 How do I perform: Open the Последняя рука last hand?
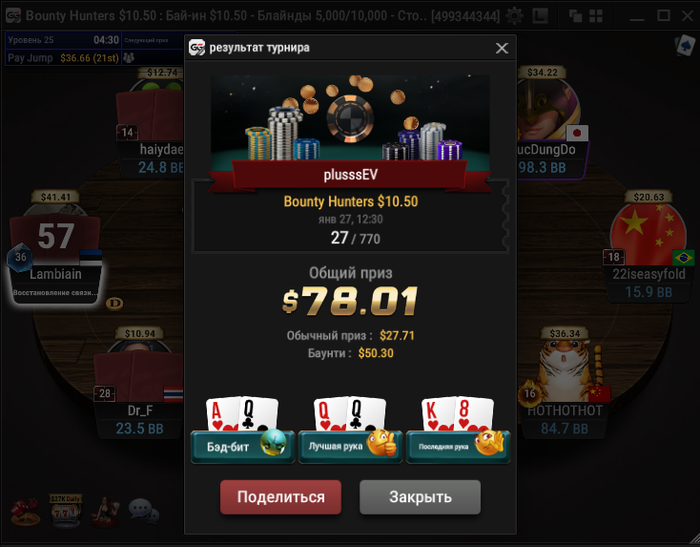tap(458, 445)
